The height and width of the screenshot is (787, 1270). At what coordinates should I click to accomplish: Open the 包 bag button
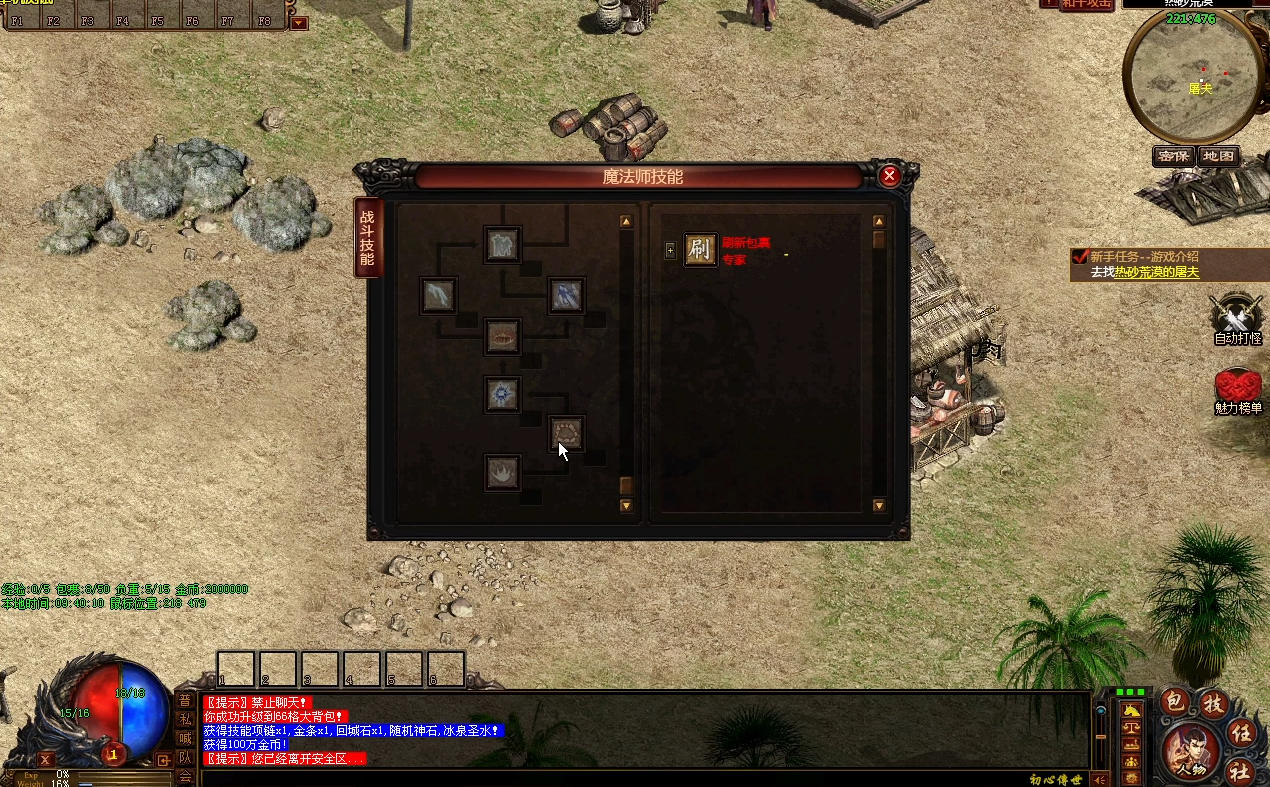pyautogui.click(x=1174, y=703)
